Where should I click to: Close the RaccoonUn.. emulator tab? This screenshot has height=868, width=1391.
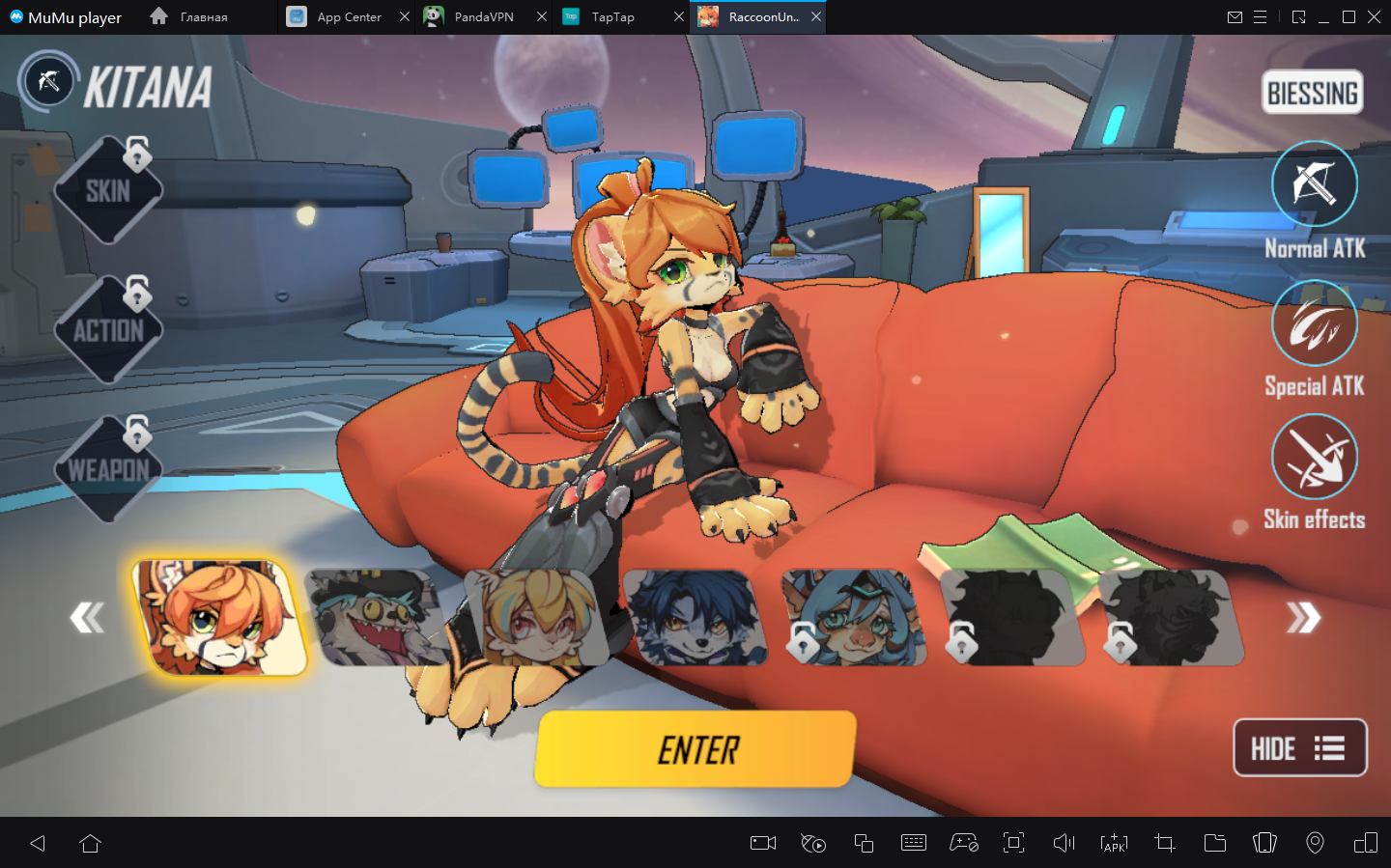coord(816,17)
